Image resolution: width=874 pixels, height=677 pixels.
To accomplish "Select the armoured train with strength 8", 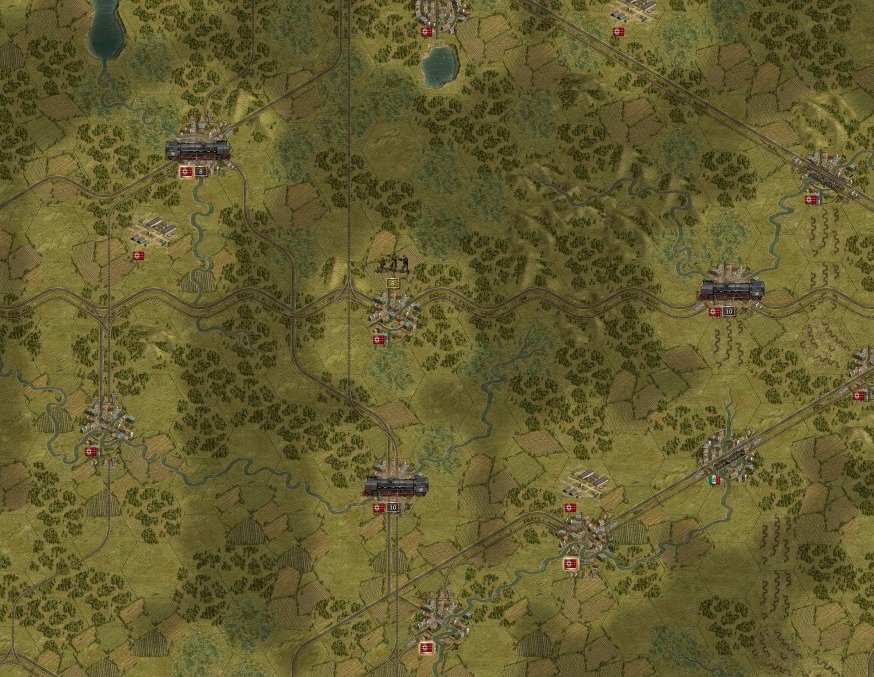I will pyautogui.click(x=198, y=151).
